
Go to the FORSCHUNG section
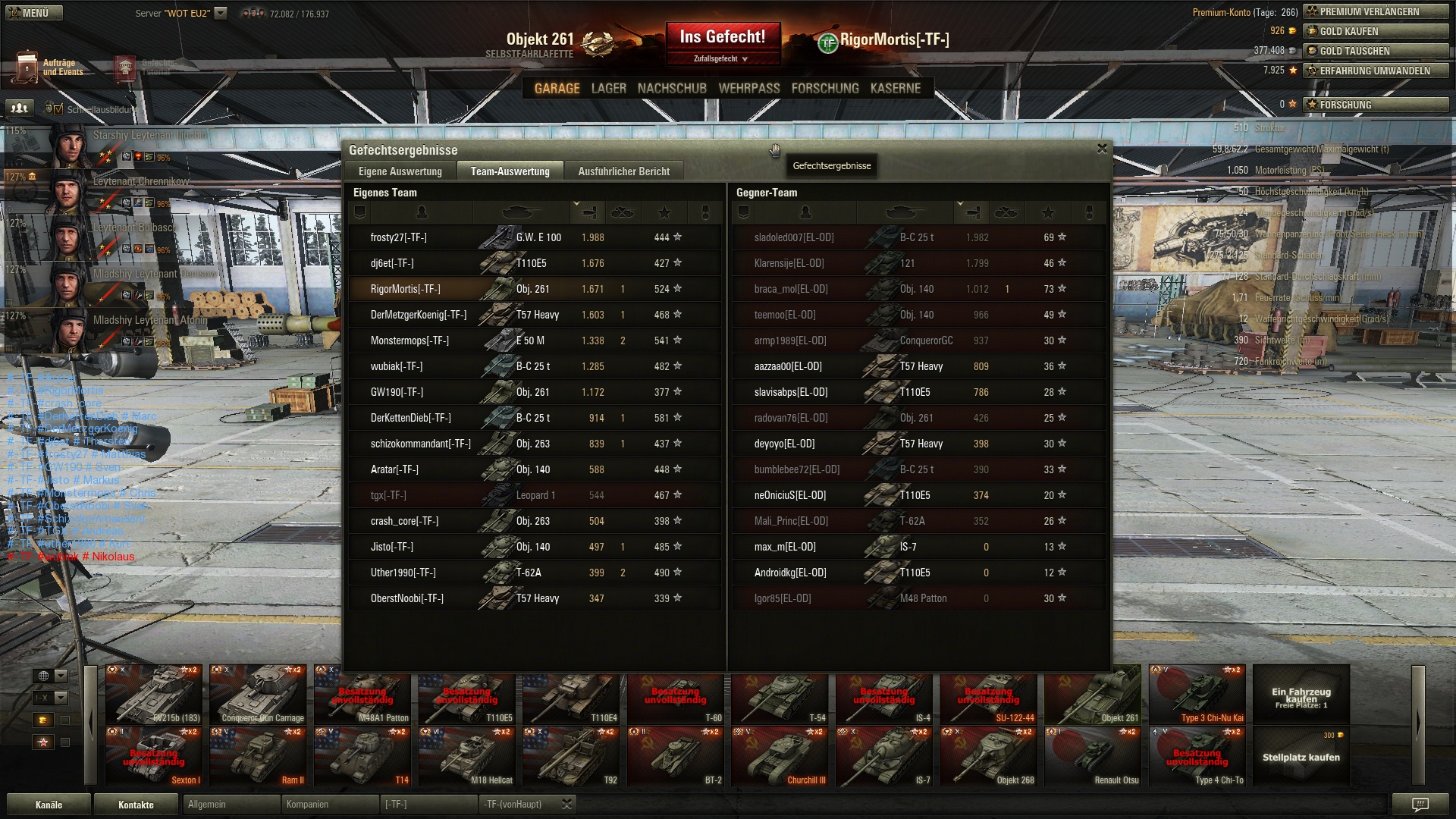point(825,89)
